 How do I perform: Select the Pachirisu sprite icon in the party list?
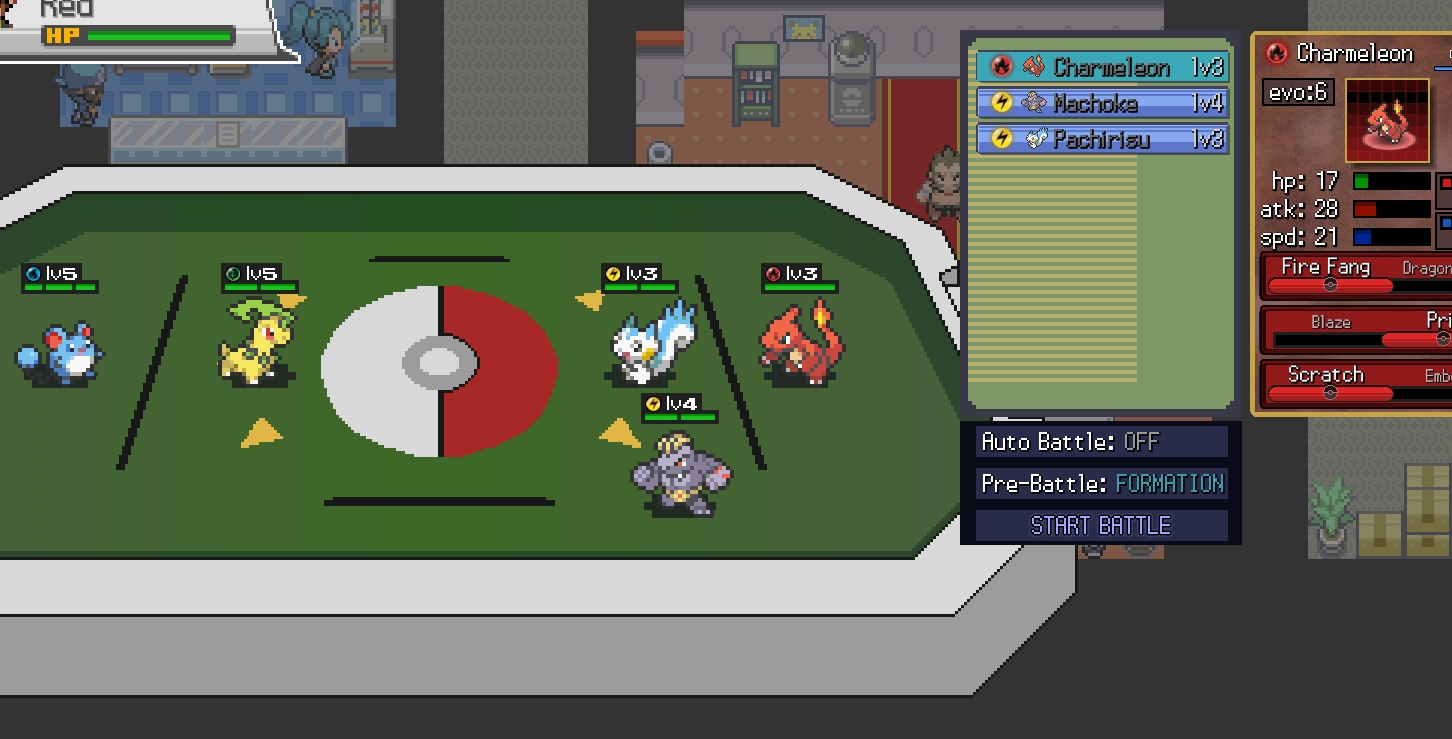[1036, 140]
